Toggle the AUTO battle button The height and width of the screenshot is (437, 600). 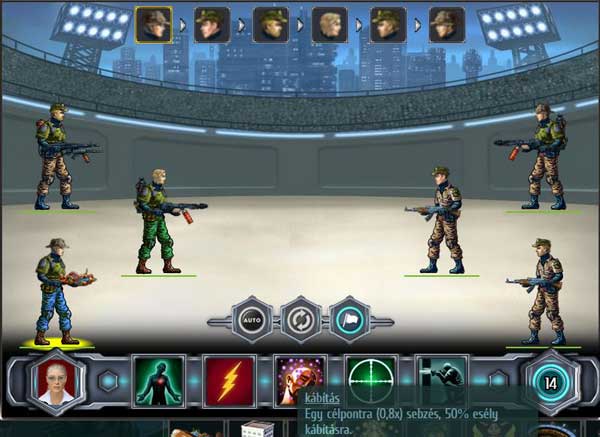pyautogui.click(x=251, y=320)
